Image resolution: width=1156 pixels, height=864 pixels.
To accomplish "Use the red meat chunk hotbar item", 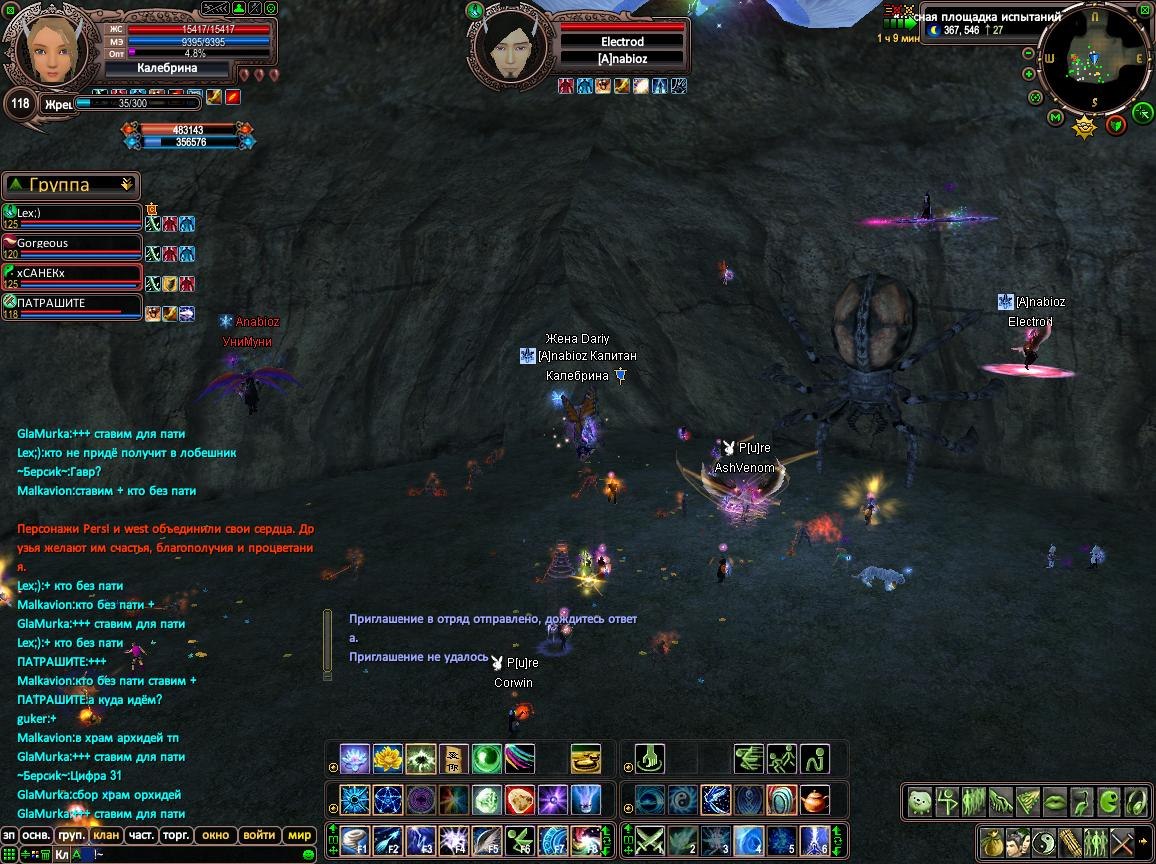I will pyautogui.click(x=520, y=800).
